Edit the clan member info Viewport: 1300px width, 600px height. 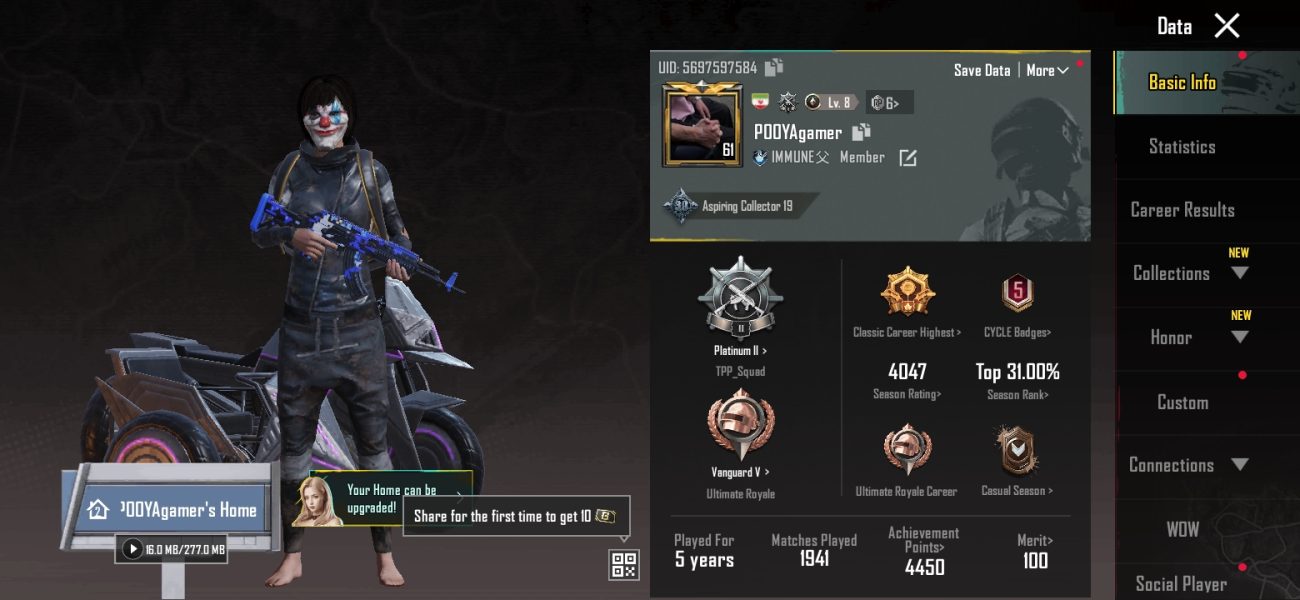point(908,158)
